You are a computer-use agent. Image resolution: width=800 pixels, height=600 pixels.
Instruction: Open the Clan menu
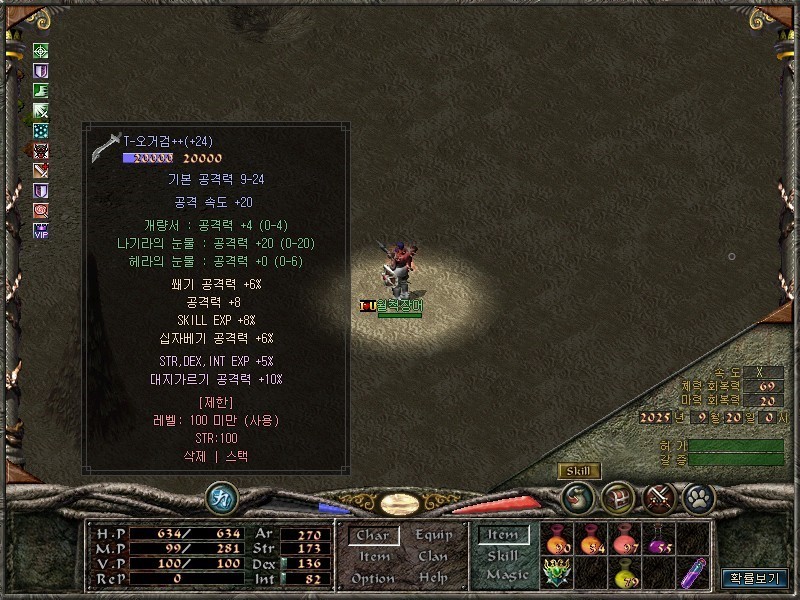pos(433,556)
